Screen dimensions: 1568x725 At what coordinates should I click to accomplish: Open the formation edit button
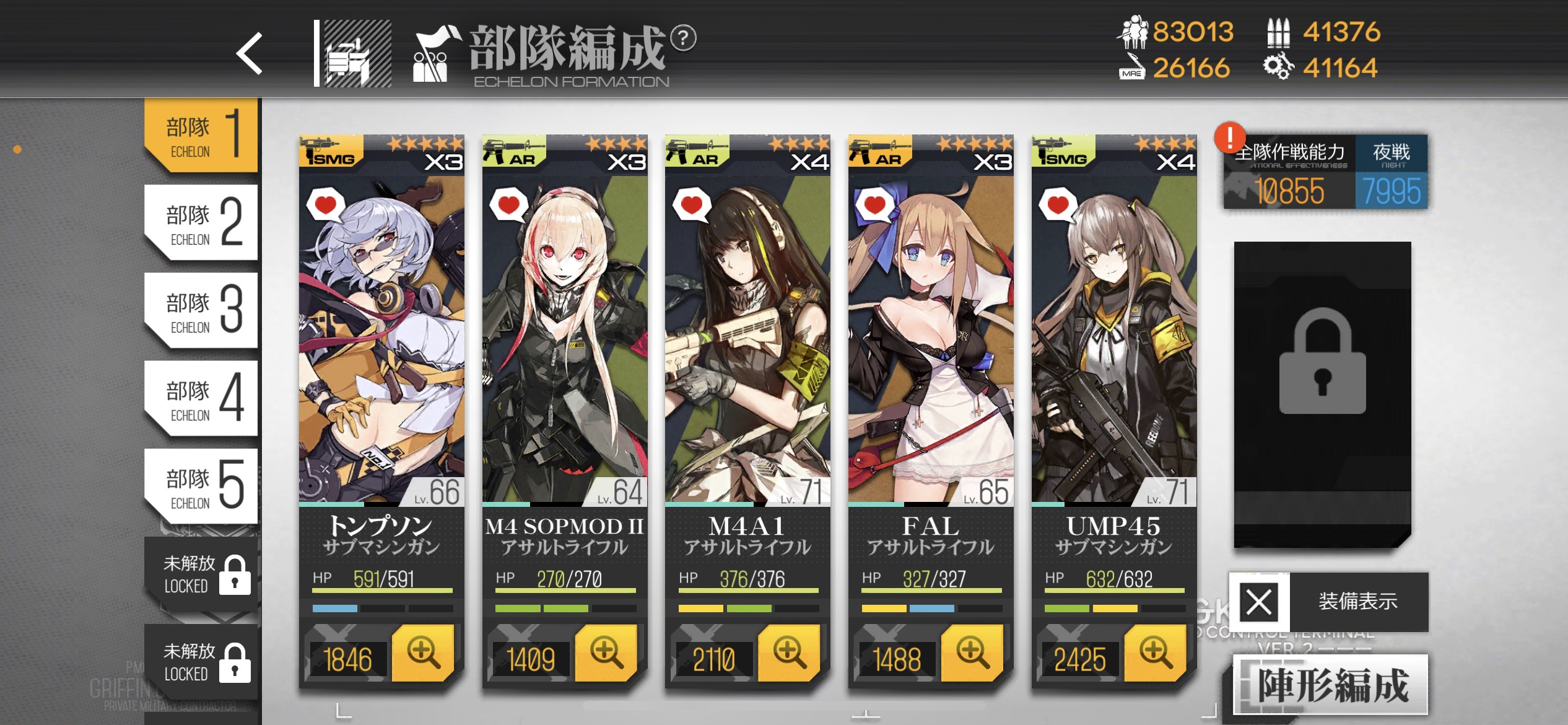pos(1330,685)
